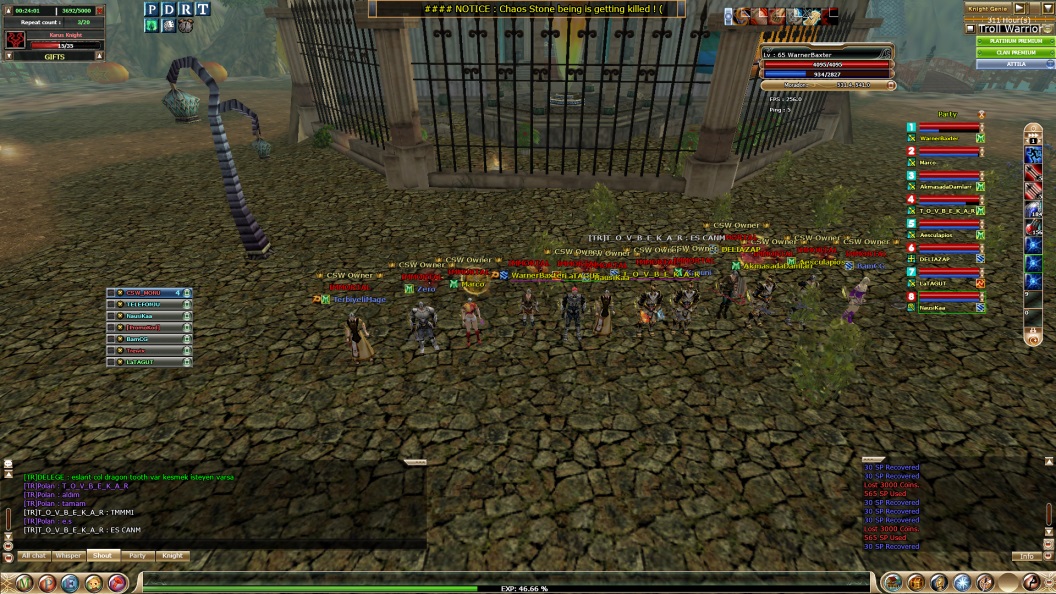The width and height of the screenshot is (1056, 594).
Task: Click the ATTILA button
Action: [x=1014, y=64]
